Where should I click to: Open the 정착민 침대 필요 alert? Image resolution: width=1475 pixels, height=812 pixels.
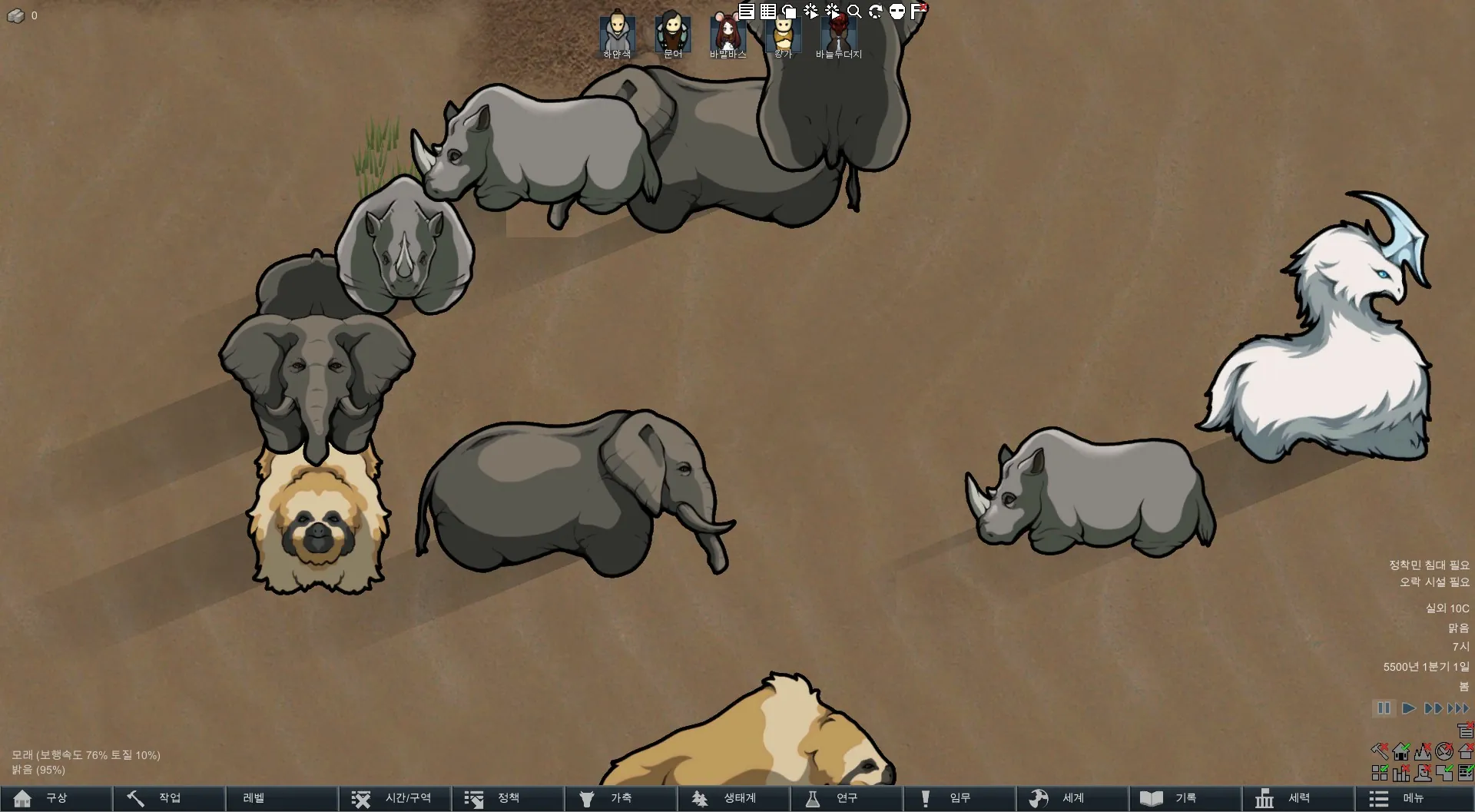pyautogui.click(x=1428, y=565)
